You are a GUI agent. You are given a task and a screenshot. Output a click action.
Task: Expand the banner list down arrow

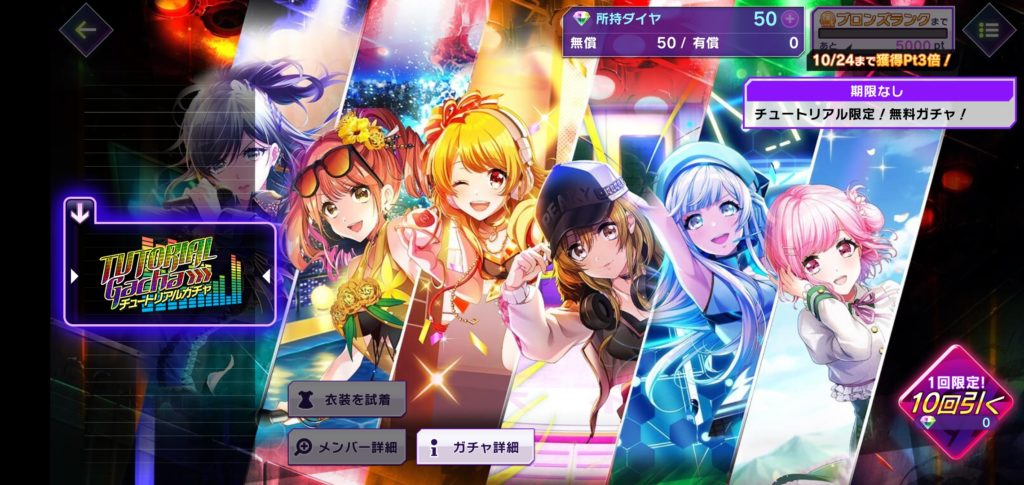pyautogui.click(x=81, y=211)
